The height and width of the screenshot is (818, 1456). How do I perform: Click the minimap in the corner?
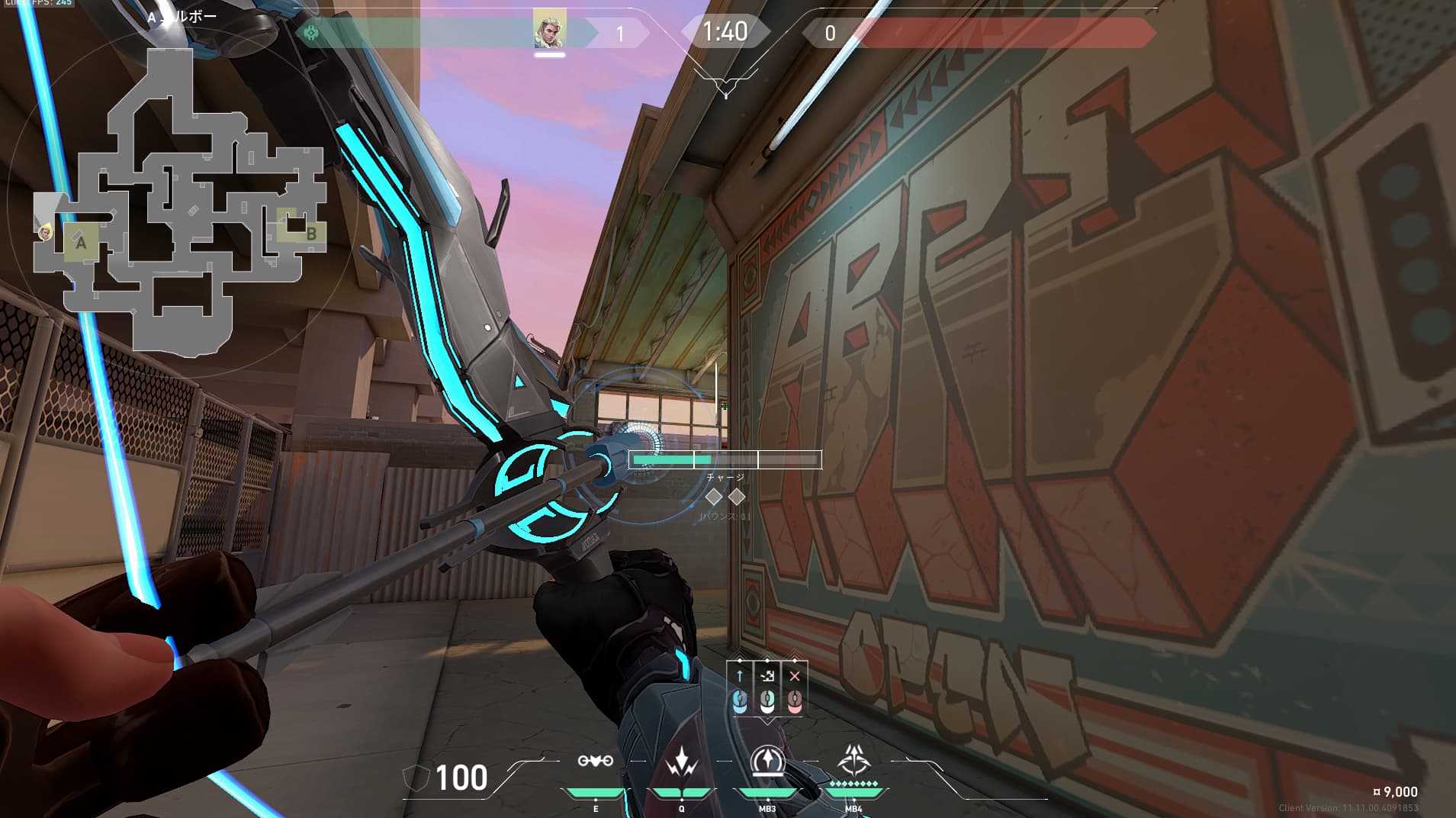(x=180, y=200)
